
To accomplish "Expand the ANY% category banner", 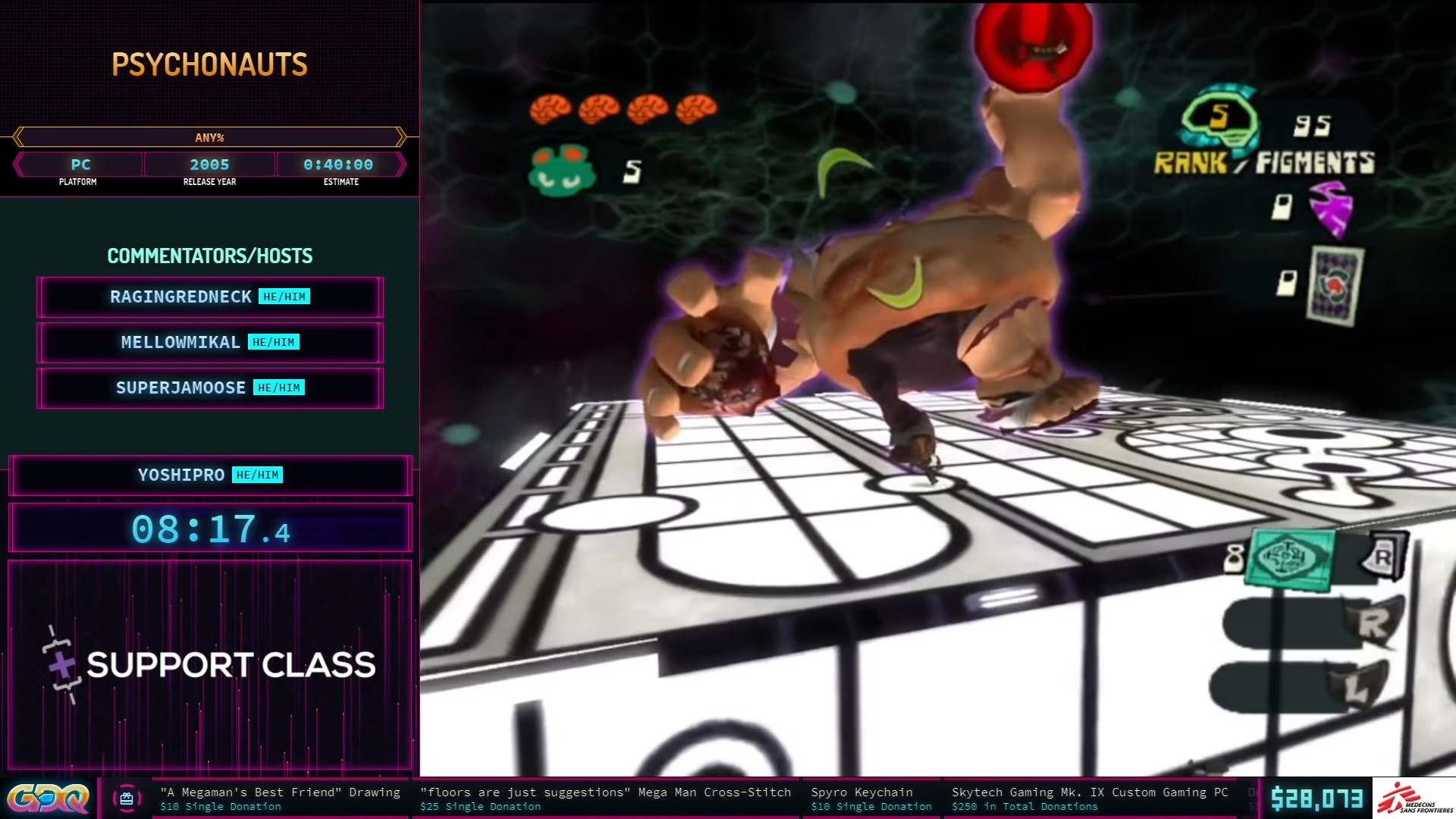I will tap(209, 138).
